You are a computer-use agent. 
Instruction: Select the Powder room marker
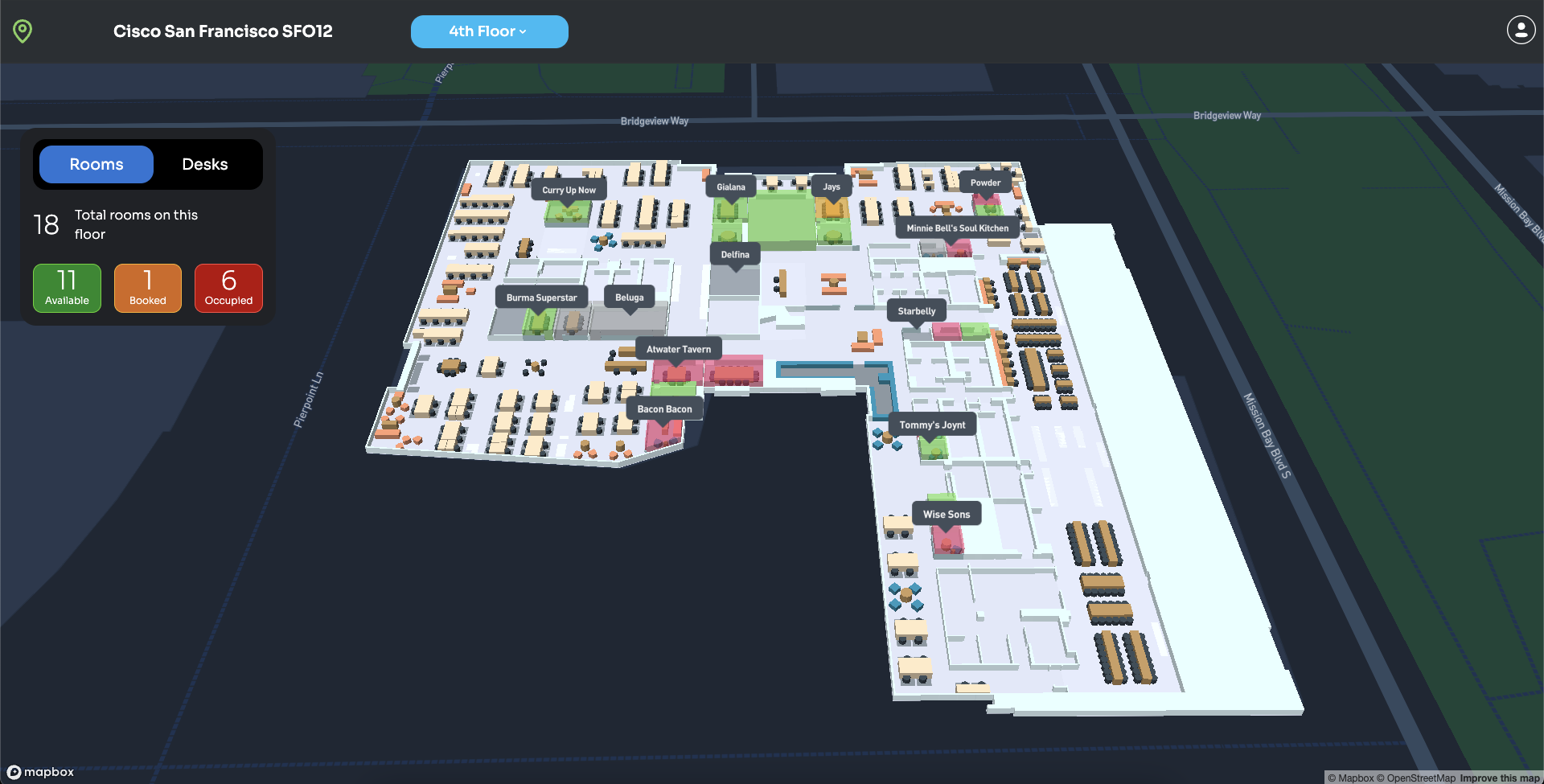click(x=985, y=183)
